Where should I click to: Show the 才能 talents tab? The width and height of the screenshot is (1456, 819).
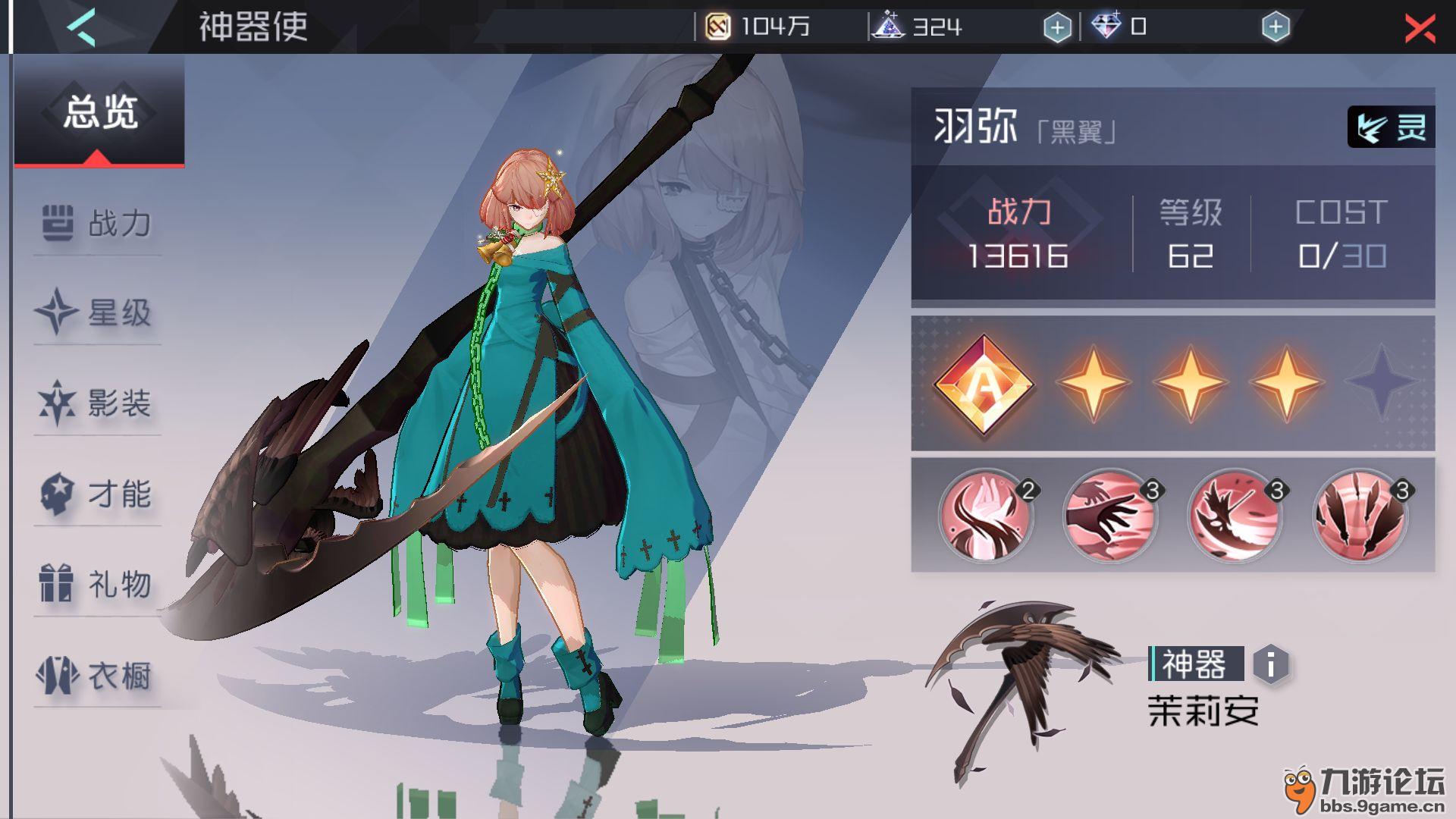pyautogui.click(x=97, y=494)
